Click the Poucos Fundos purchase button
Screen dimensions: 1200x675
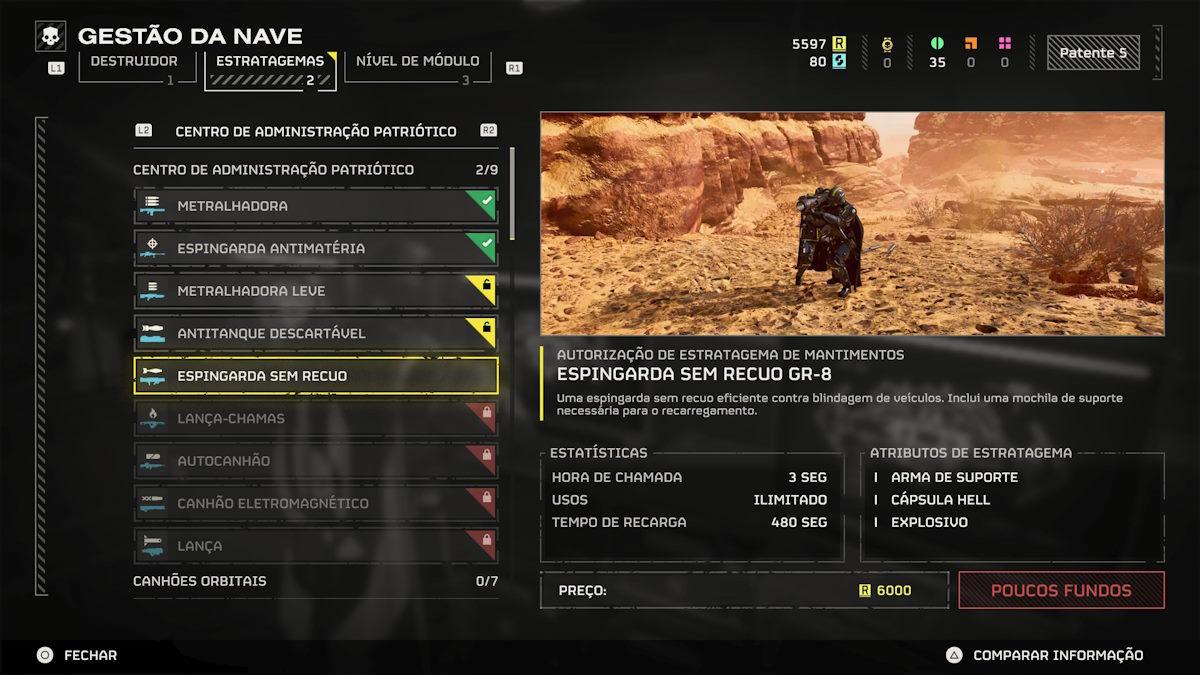coord(1061,590)
